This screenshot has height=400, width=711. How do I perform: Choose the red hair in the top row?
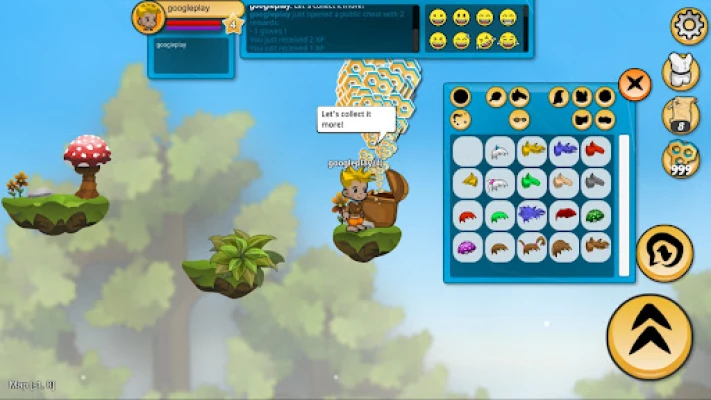(596, 151)
